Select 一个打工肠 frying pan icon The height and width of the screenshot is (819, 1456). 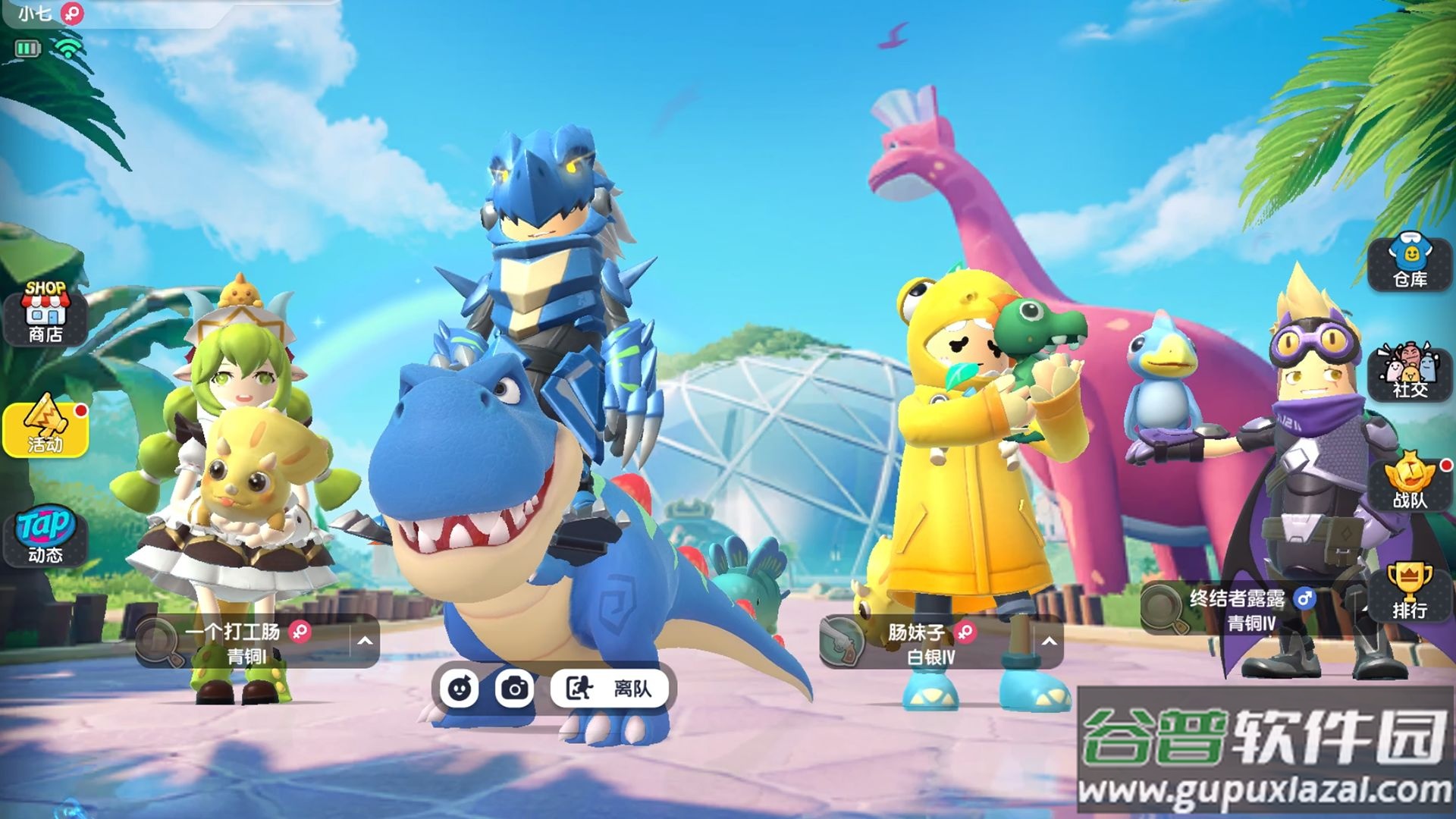click(x=159, y=642)
